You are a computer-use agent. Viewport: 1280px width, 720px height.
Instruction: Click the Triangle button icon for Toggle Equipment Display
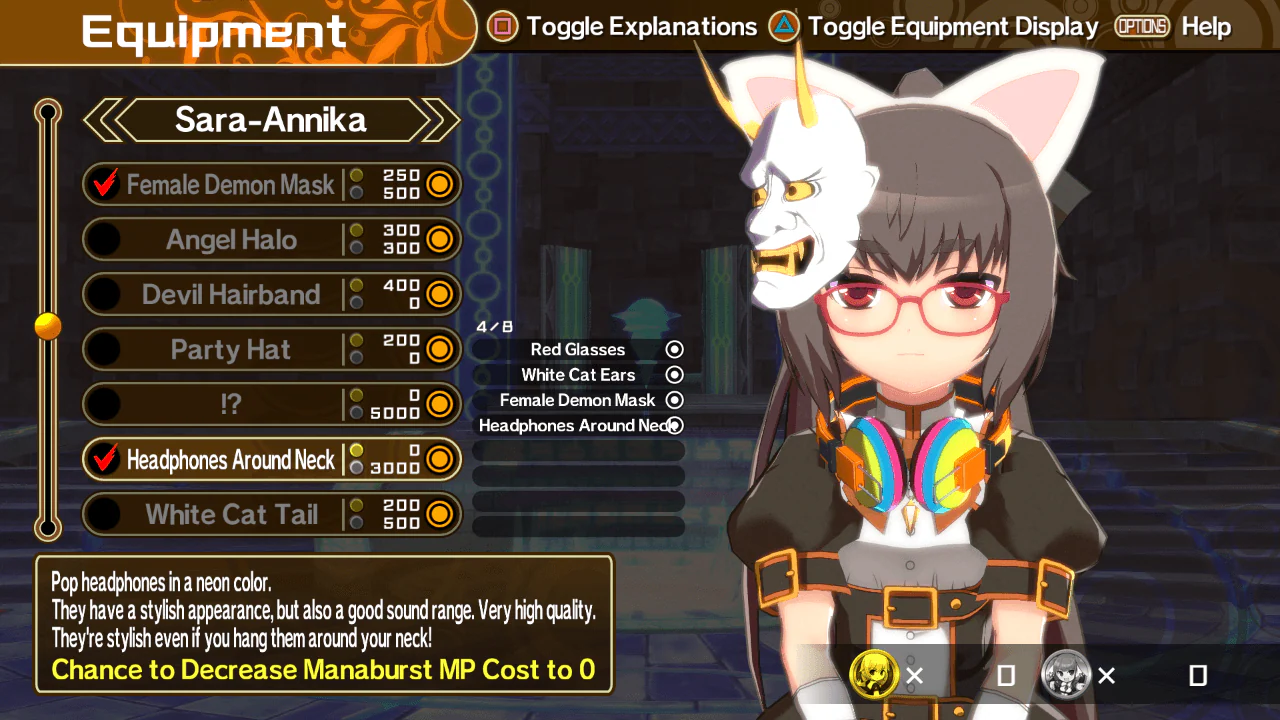point(781,26)
